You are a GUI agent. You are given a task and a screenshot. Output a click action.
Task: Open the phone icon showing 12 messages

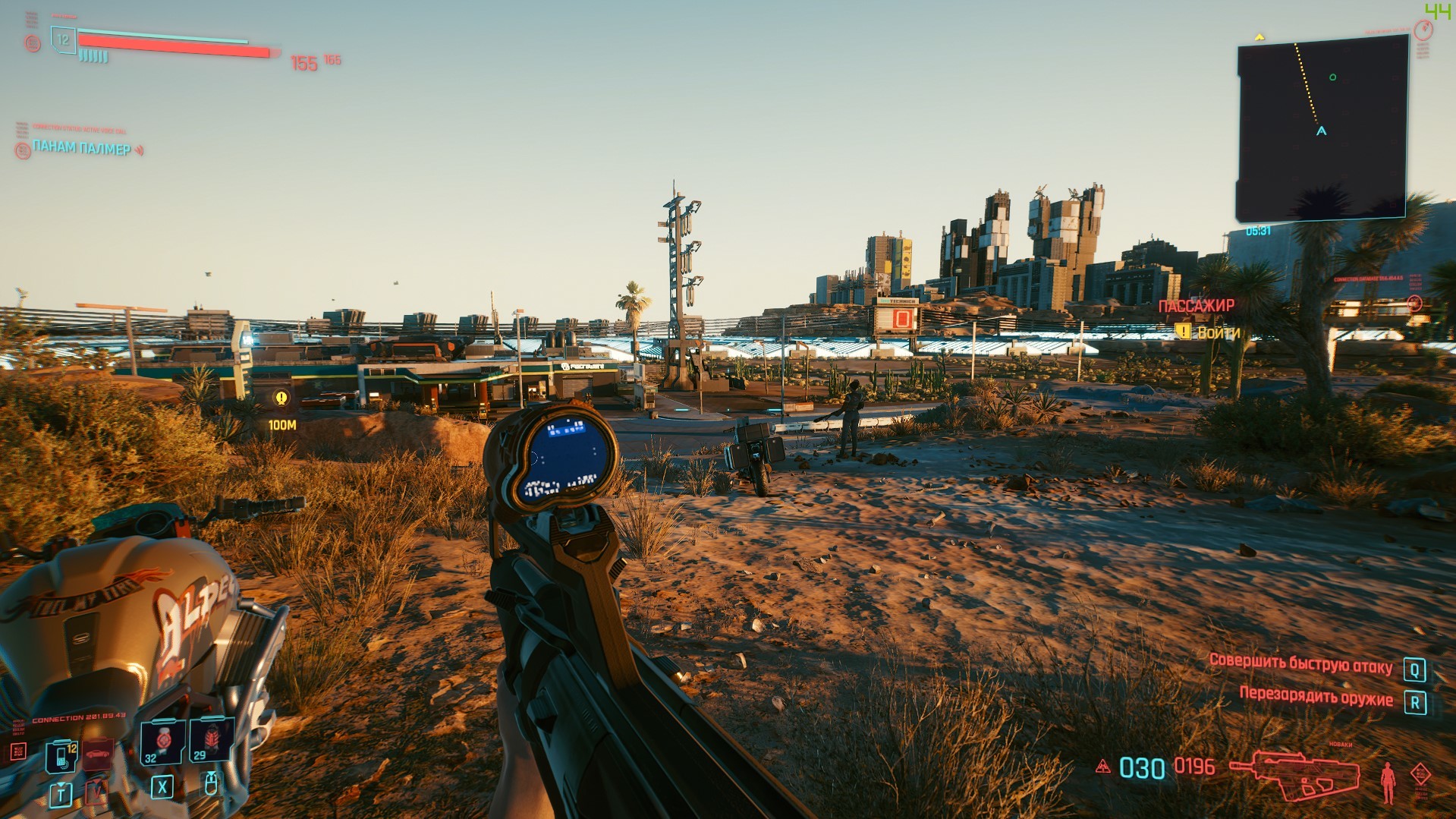(x=61, y=755)
